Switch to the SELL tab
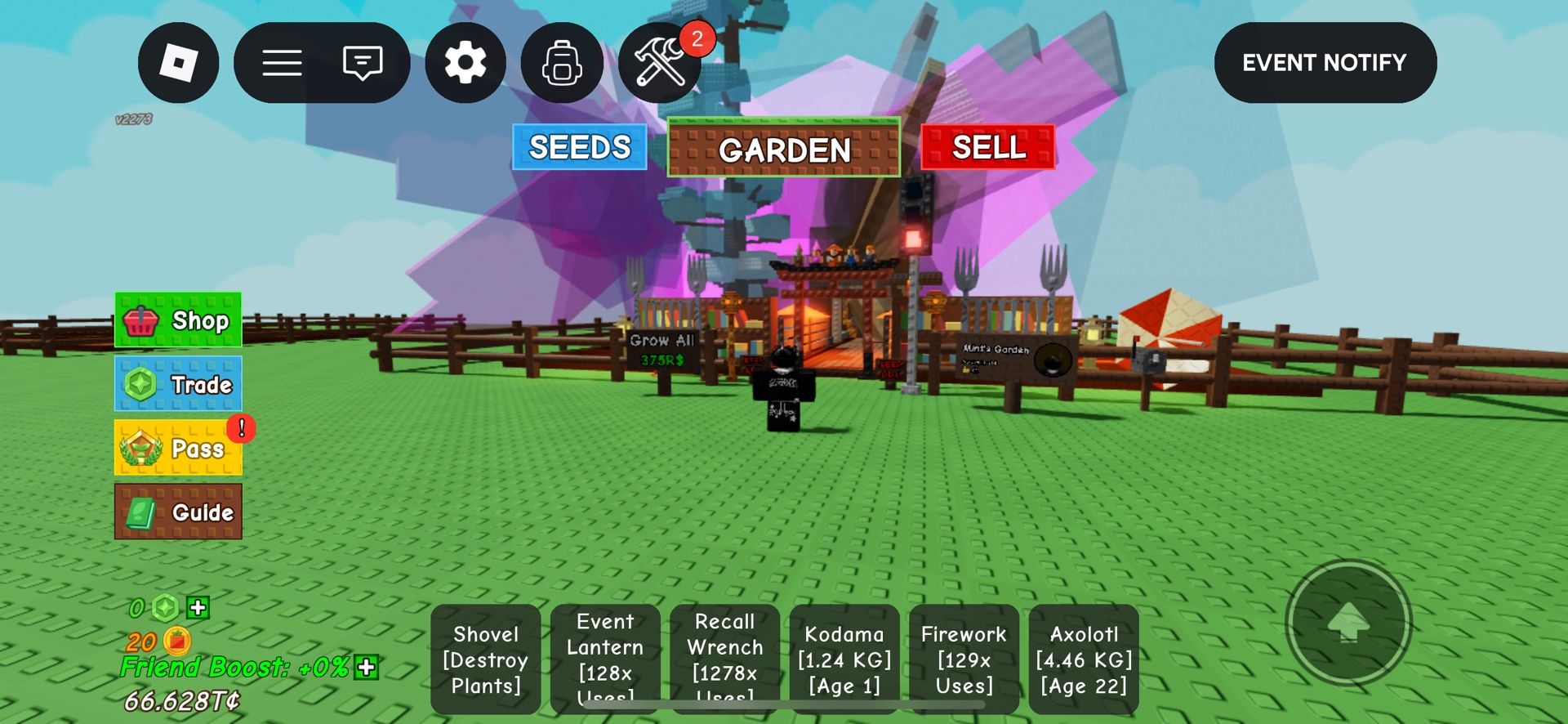The width and height of the screenshot is (1568, 724). tap(987, 148)
